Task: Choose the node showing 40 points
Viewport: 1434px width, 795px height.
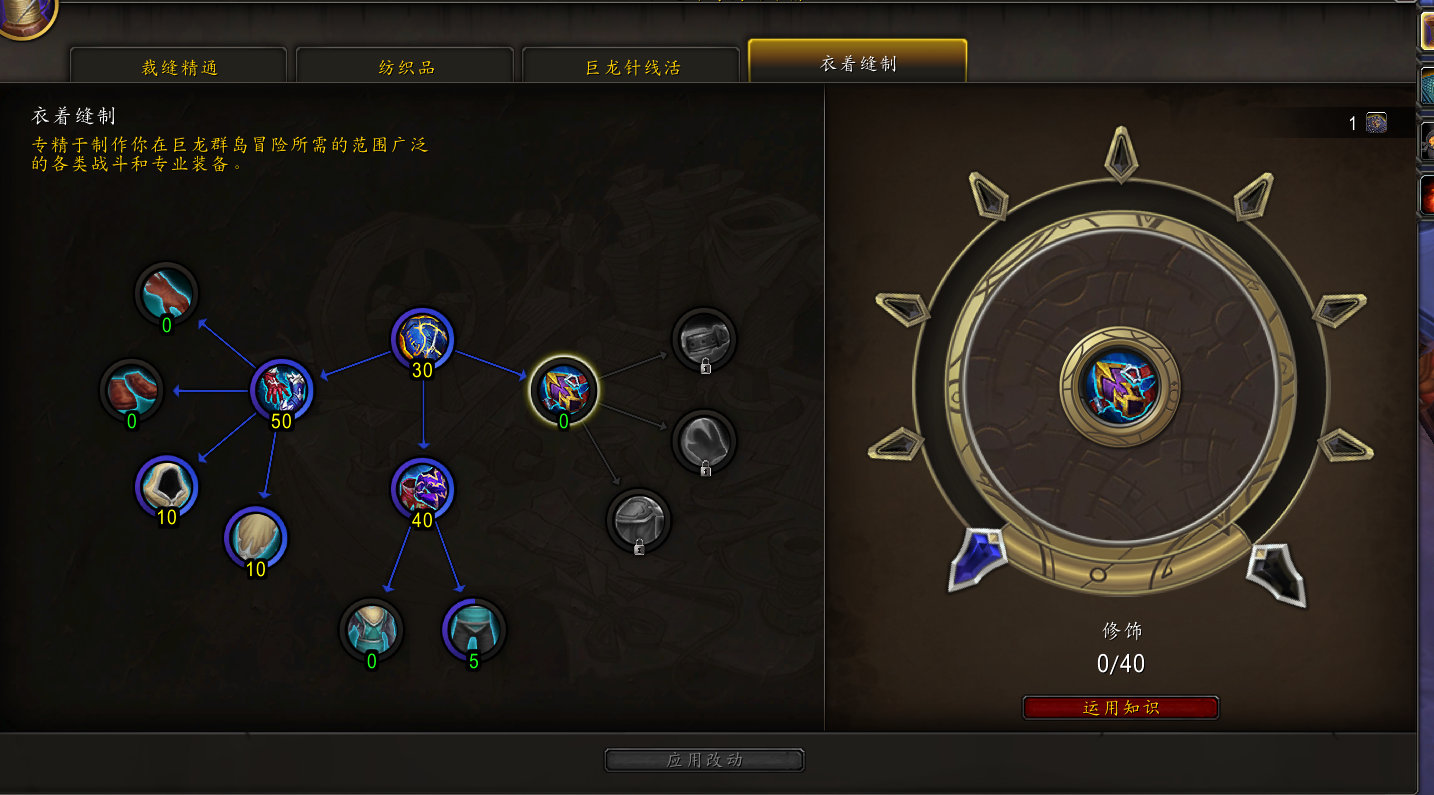Action: pyautogui.click(x=422, y=488)
